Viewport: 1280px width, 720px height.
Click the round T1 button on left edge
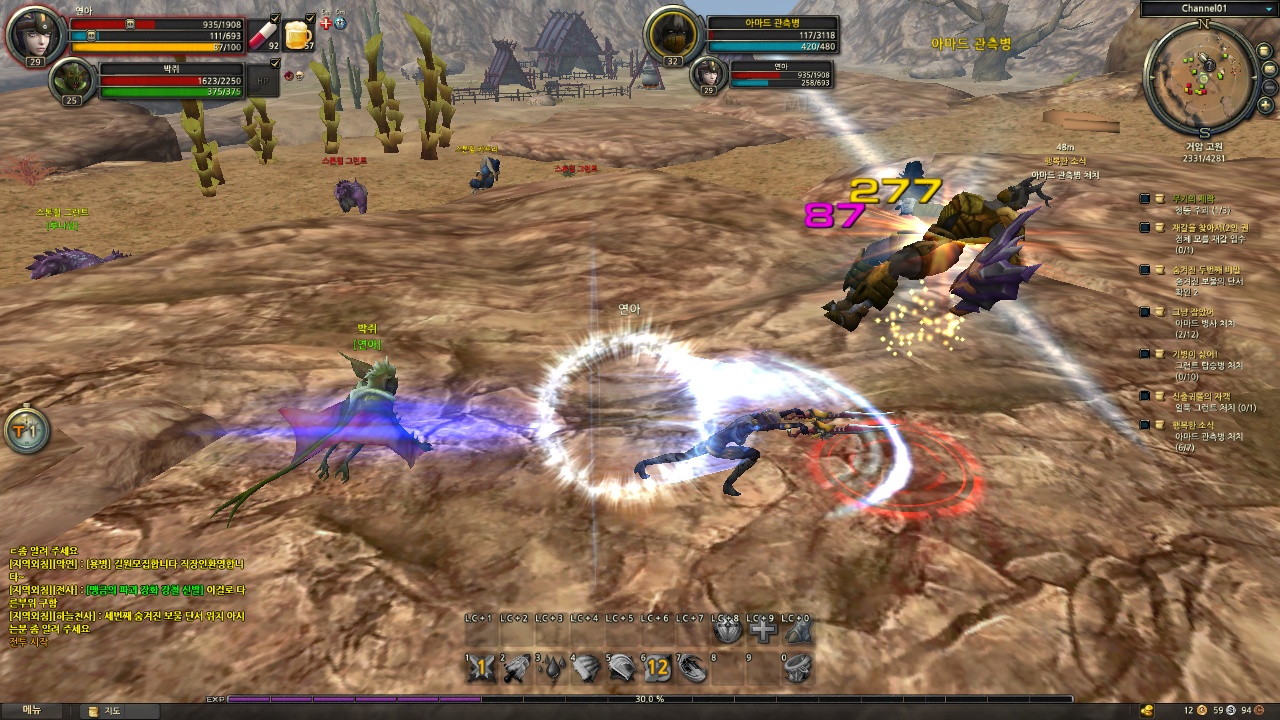[26, 431]
